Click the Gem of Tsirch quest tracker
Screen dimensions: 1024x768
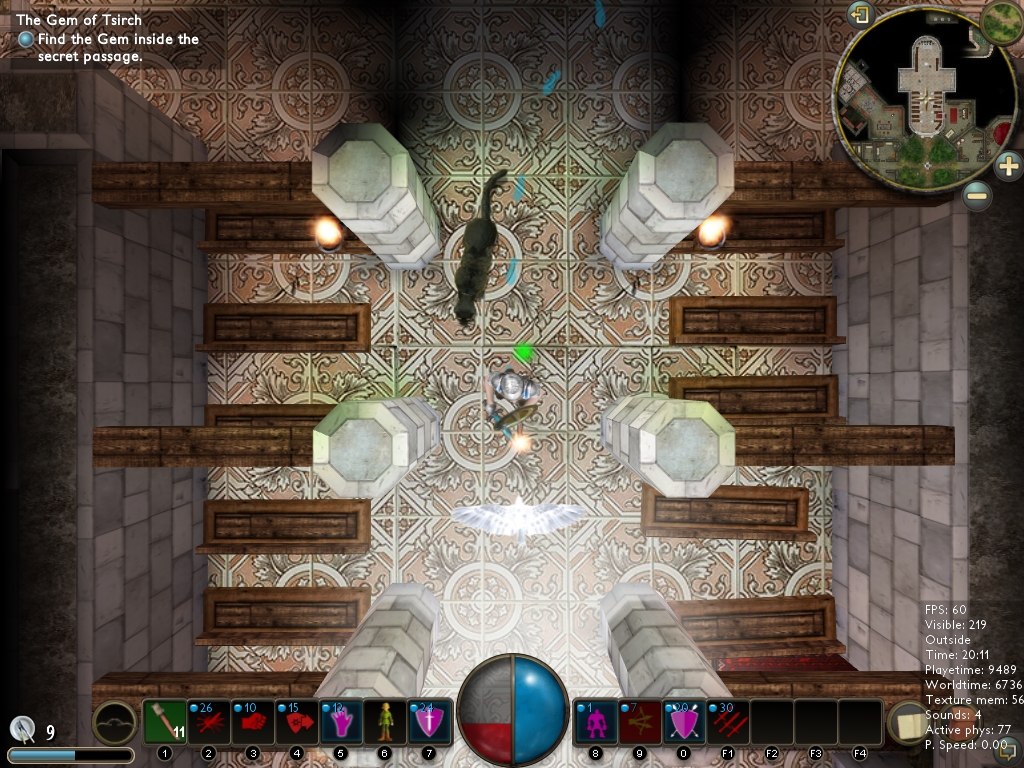(x=79, y=20)
